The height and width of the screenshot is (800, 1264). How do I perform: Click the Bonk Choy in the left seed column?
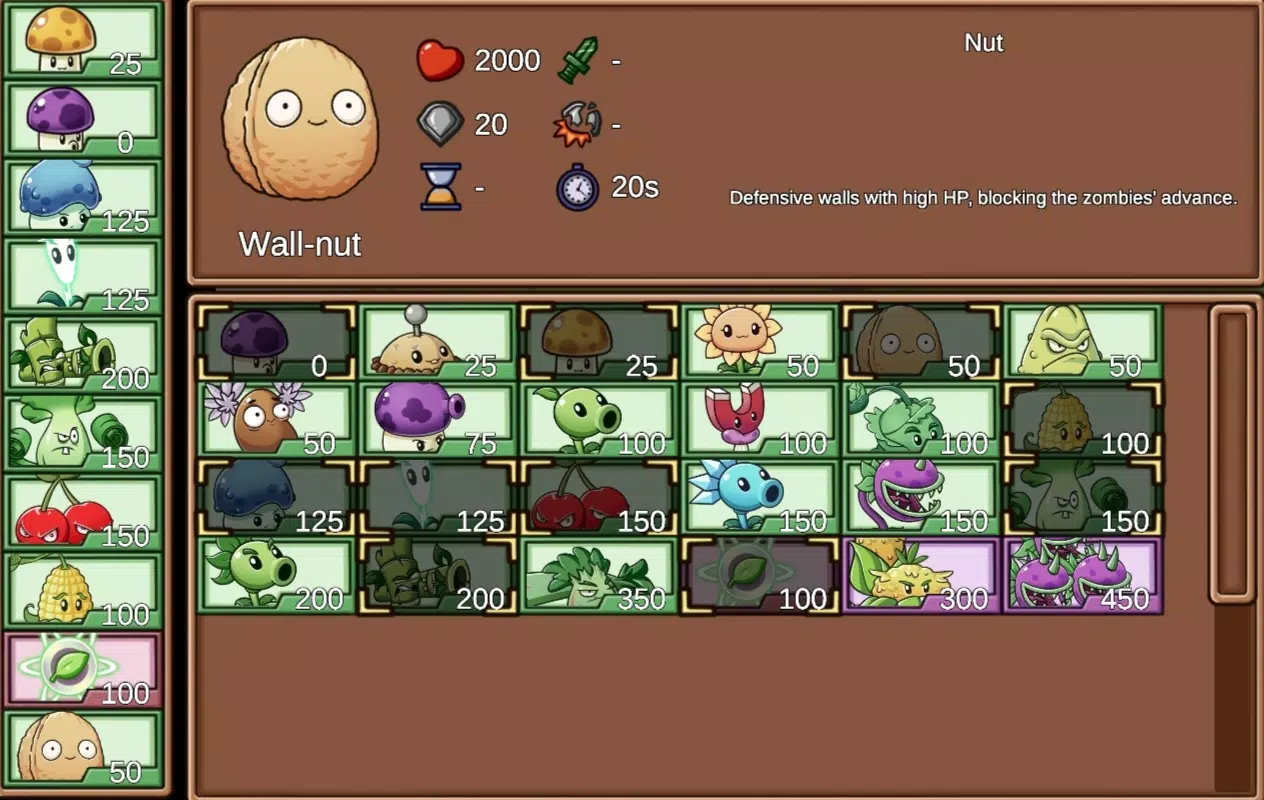coord(83,433)
